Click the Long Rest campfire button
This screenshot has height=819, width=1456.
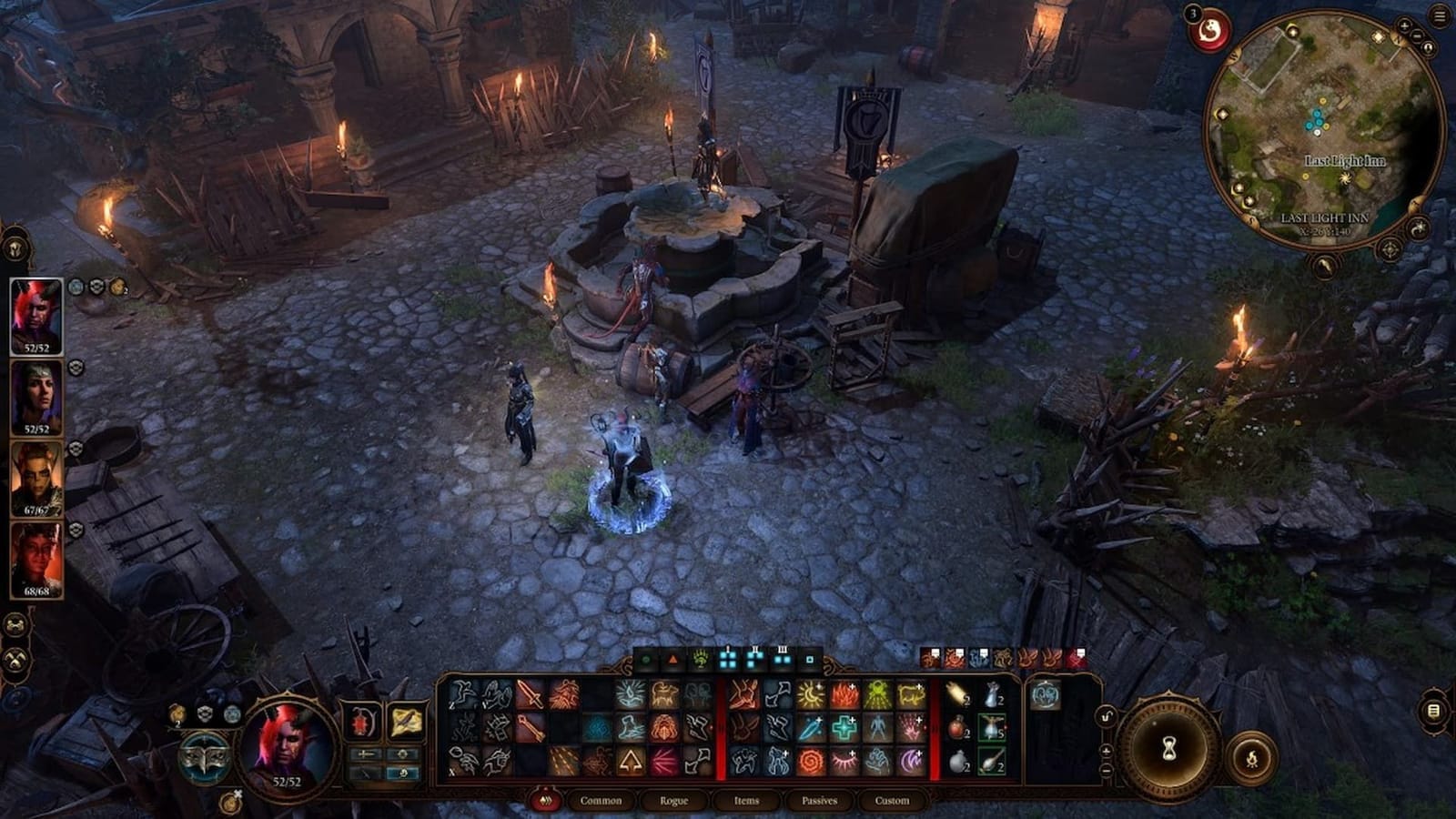(1253, 757)
